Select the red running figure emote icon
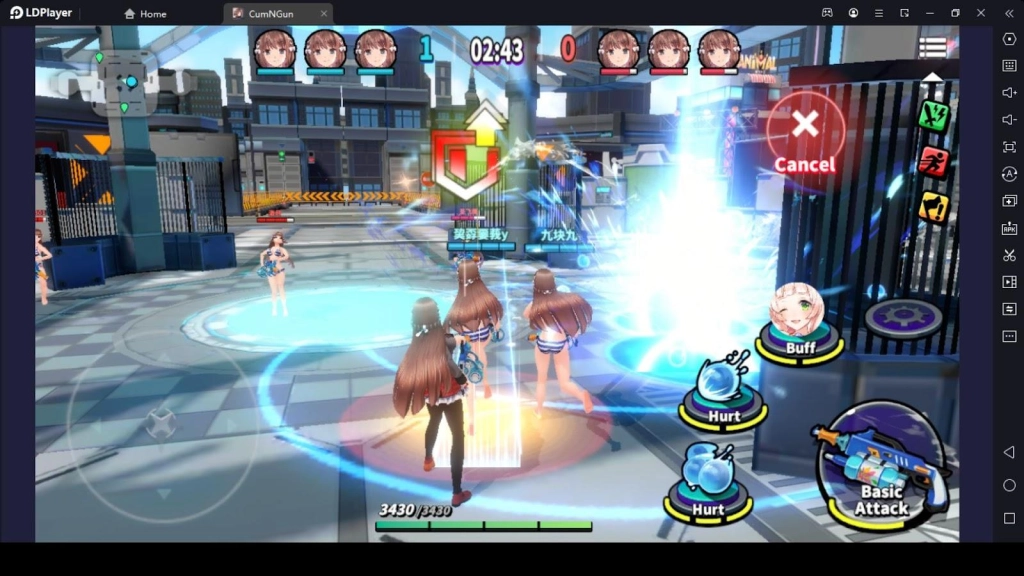 (x=933, y=161)
